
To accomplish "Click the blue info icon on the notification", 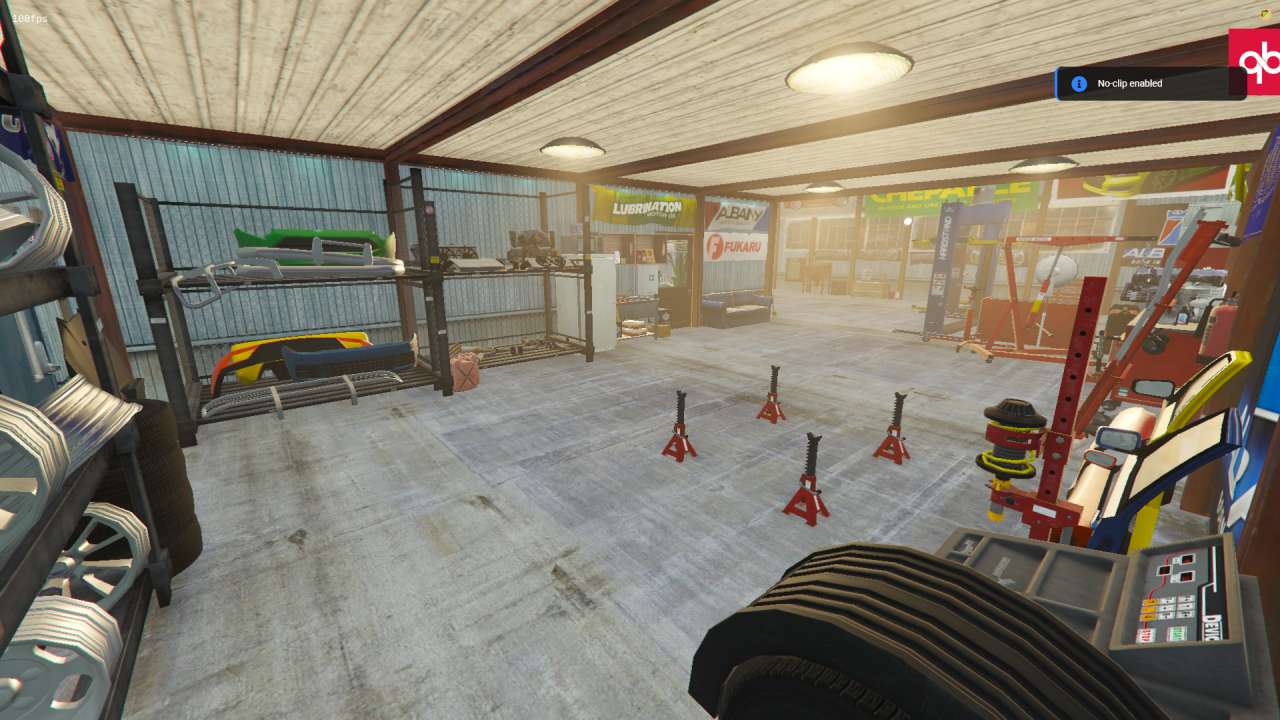I will (1077, 84).
